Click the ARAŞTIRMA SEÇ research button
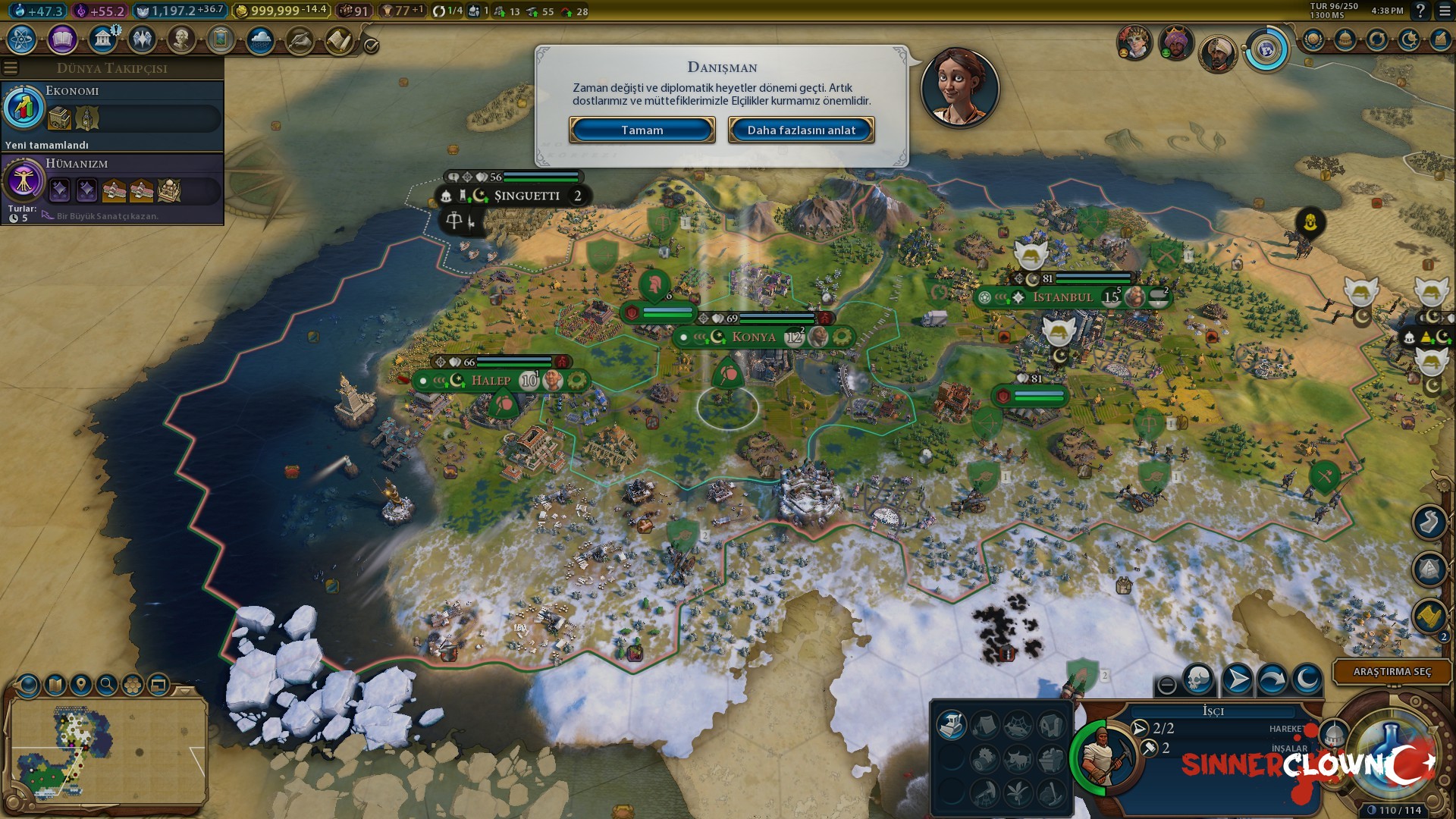The width and height of the screenshot is (1456, 819). coord(1392,672)
